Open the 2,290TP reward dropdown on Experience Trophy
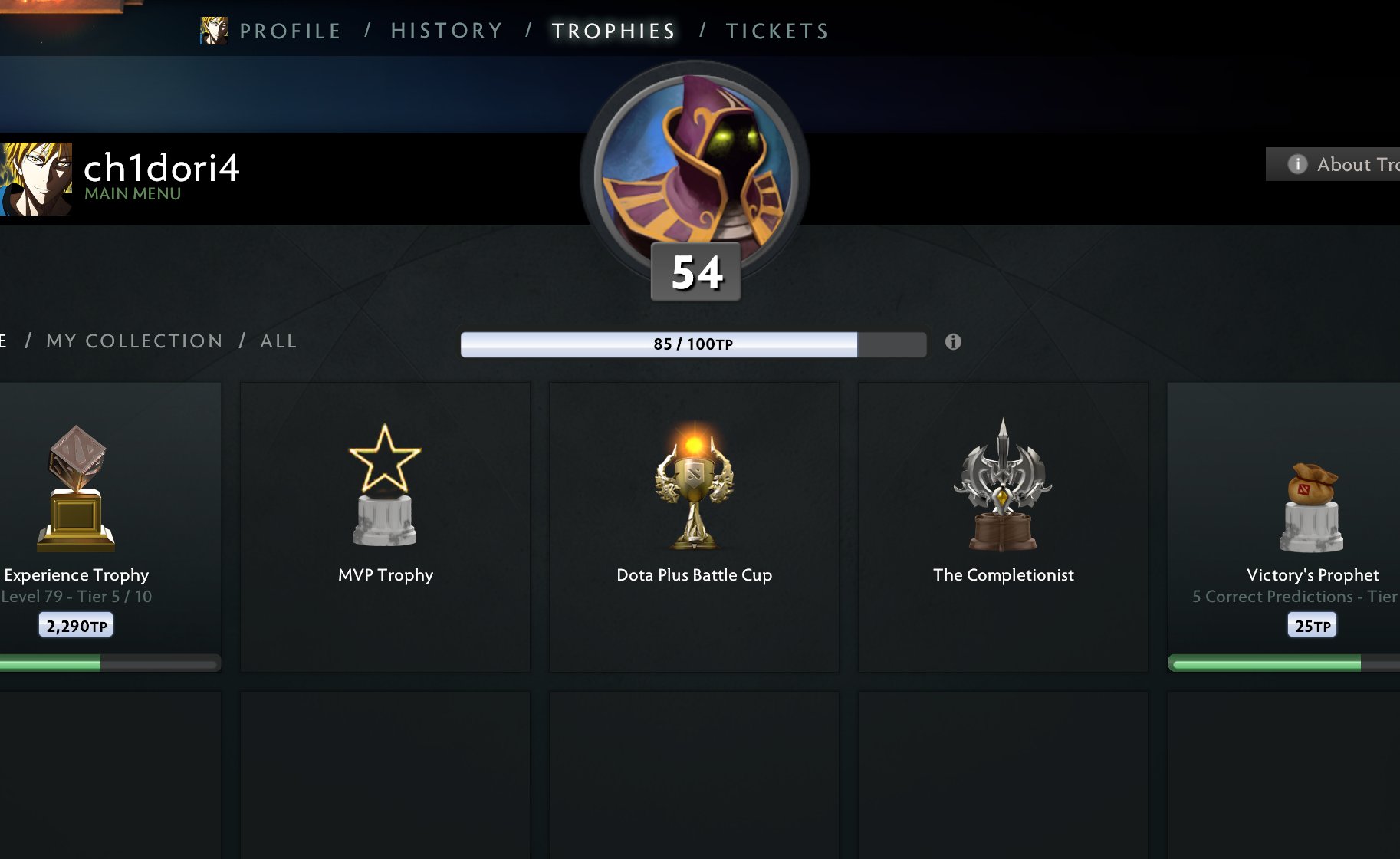1400x859 pixels. pyautogui.click(x=74, y=624)
